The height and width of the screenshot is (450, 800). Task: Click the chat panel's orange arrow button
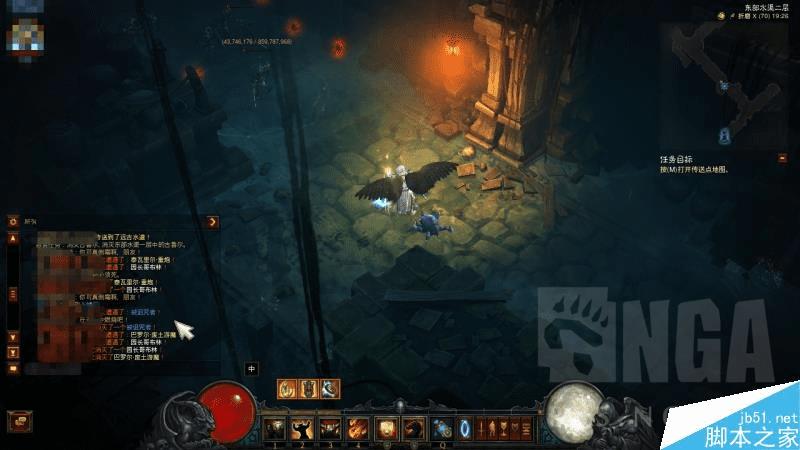[212, 221]
